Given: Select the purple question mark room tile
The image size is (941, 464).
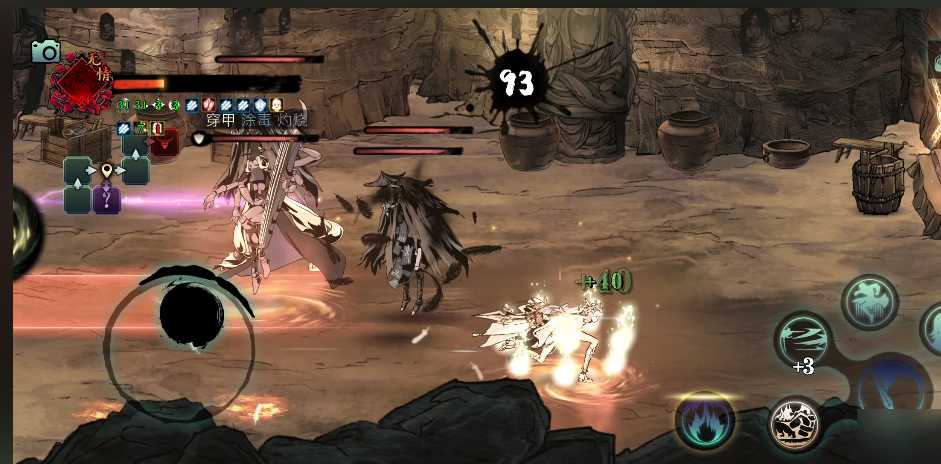Looking at the screenshot, I should 107,199.
